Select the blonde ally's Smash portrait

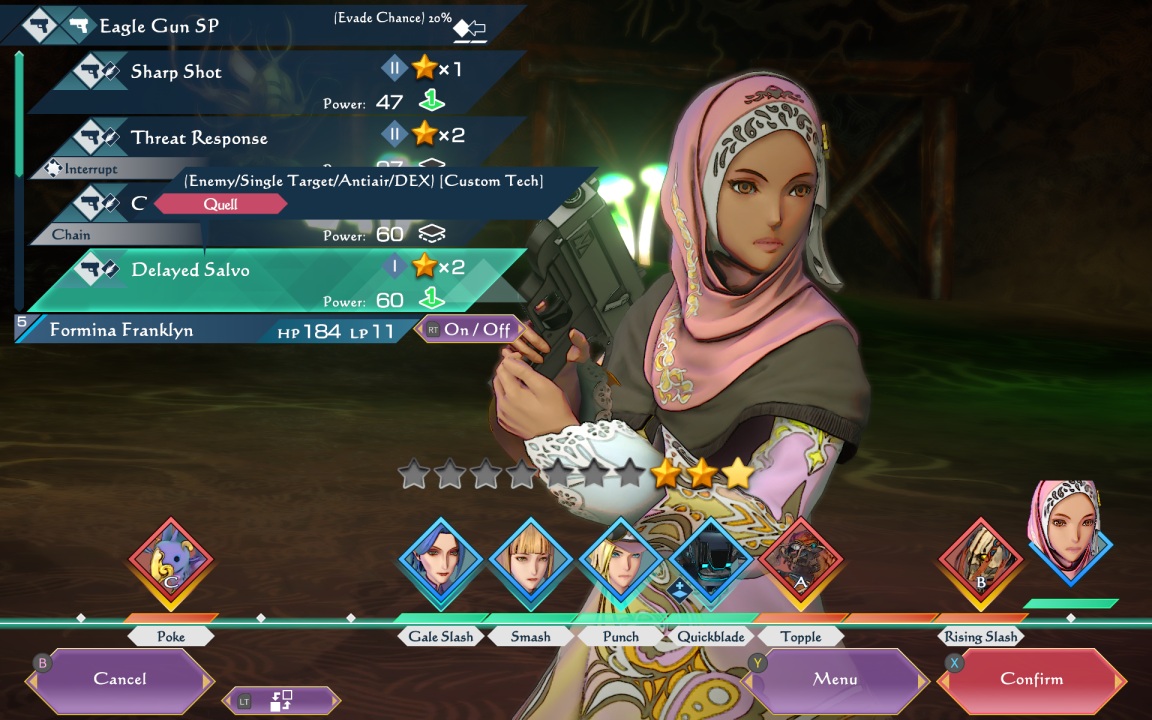tap(530, 563)
